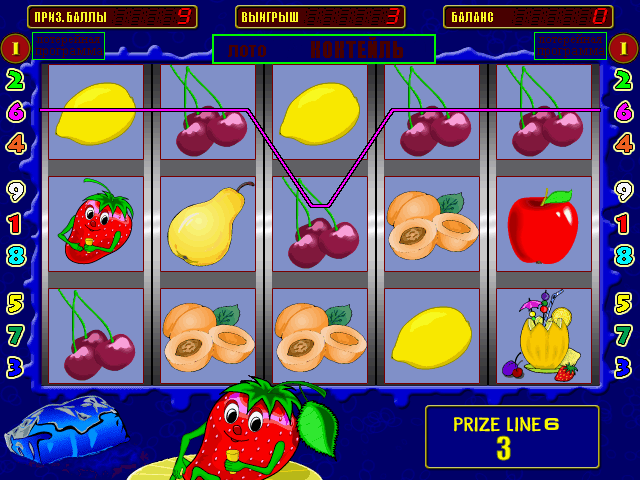This screenshot has height=480, width=640.
Task: Click the left round I info icon
Action: point(15,47)
